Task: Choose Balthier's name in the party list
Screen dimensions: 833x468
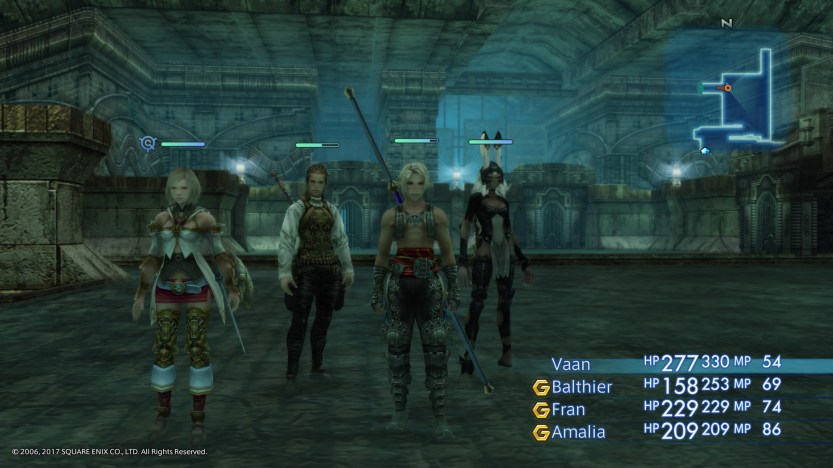Action: coord(583,386)
